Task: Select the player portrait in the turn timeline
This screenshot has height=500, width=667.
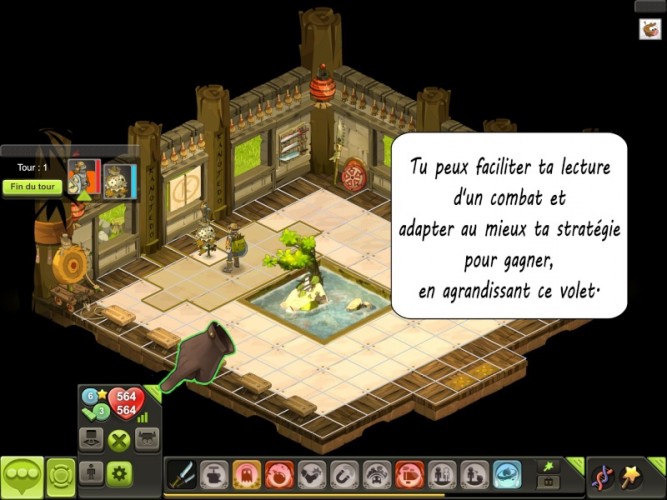Action: click(x=84, y=179)
